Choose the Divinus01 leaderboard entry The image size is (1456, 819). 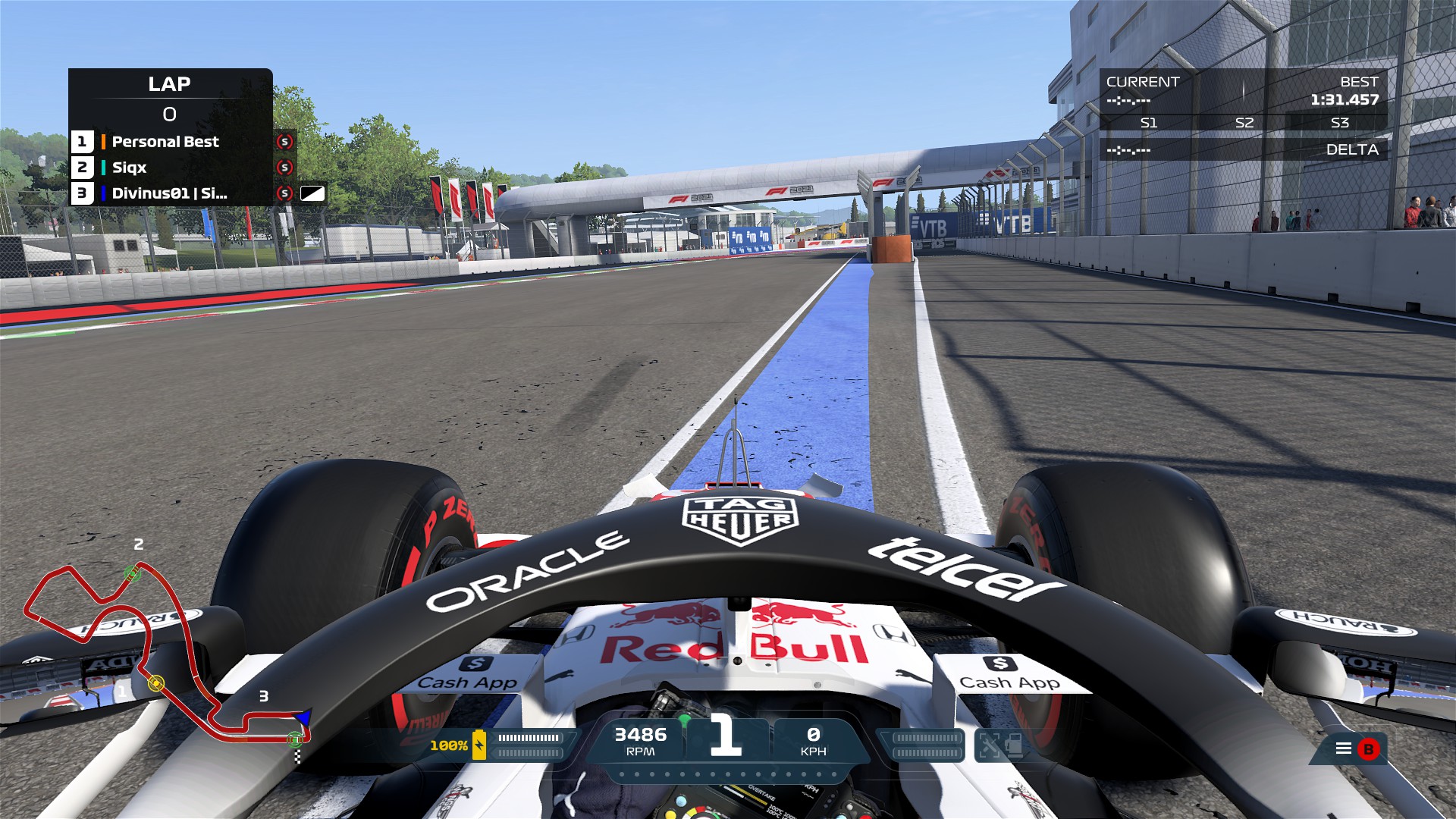(x=169, y=193)
